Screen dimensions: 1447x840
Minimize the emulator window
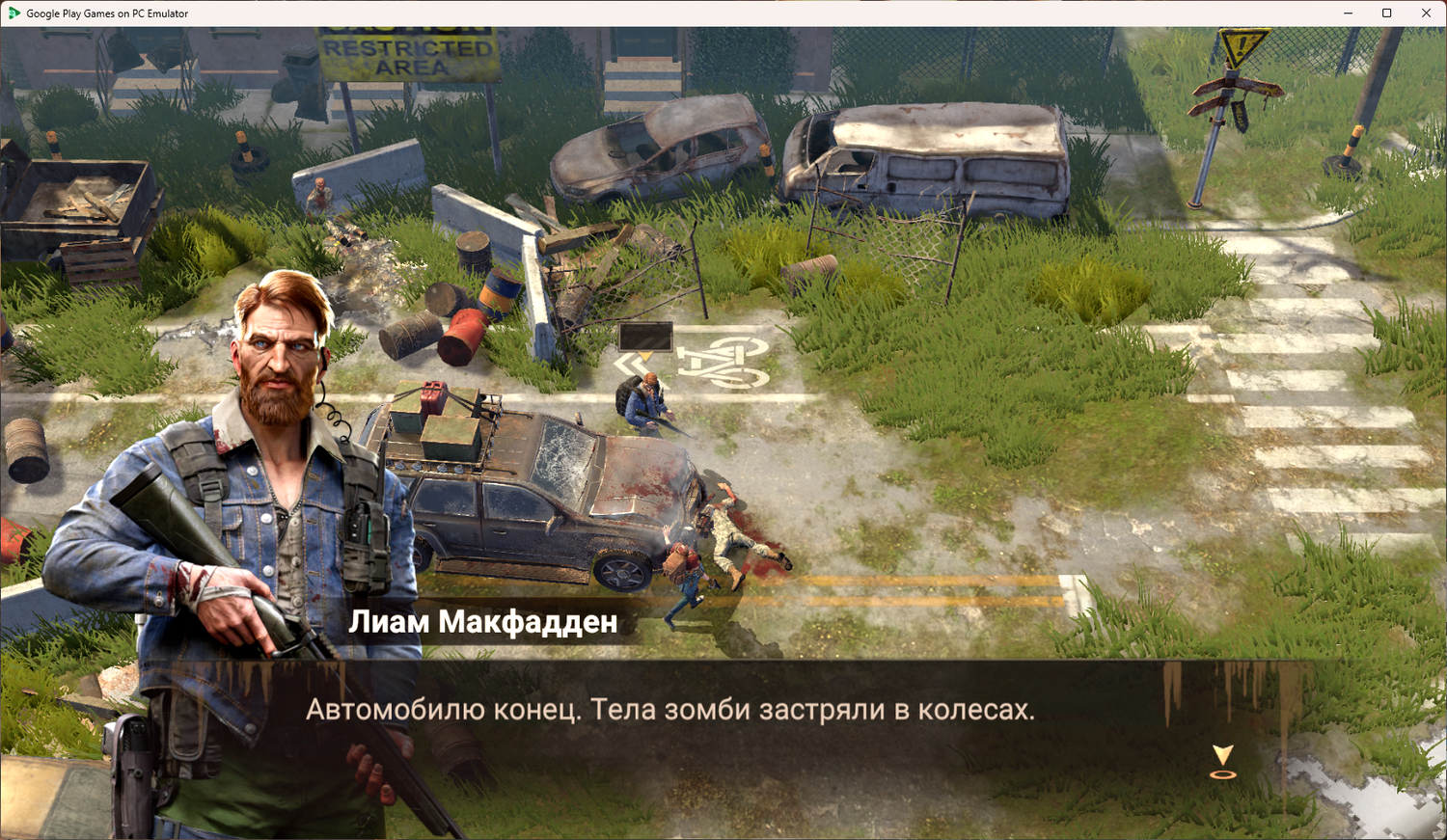[x=1348, y=14]
